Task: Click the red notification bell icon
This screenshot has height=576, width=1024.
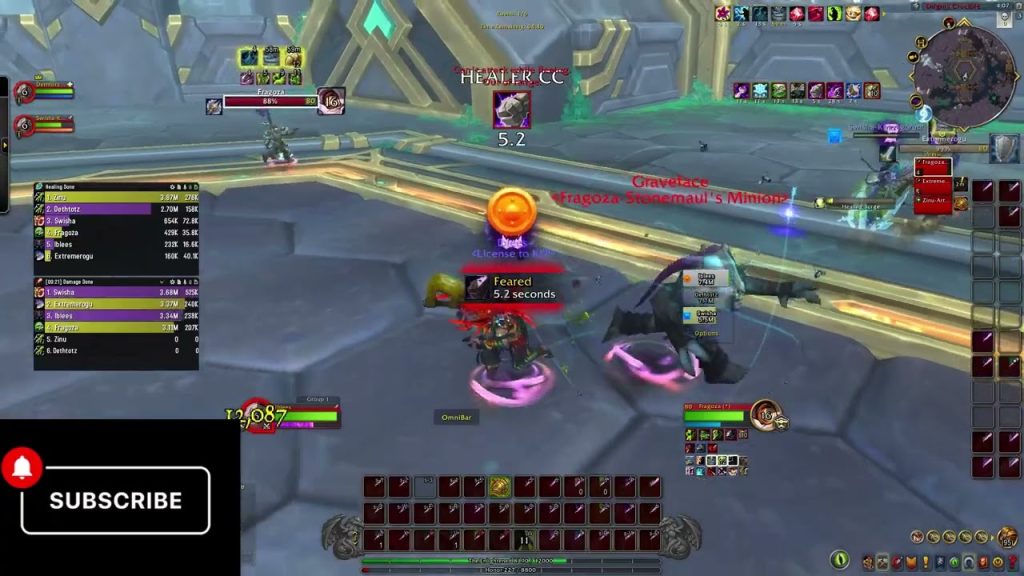Action: tap(22, 468)
